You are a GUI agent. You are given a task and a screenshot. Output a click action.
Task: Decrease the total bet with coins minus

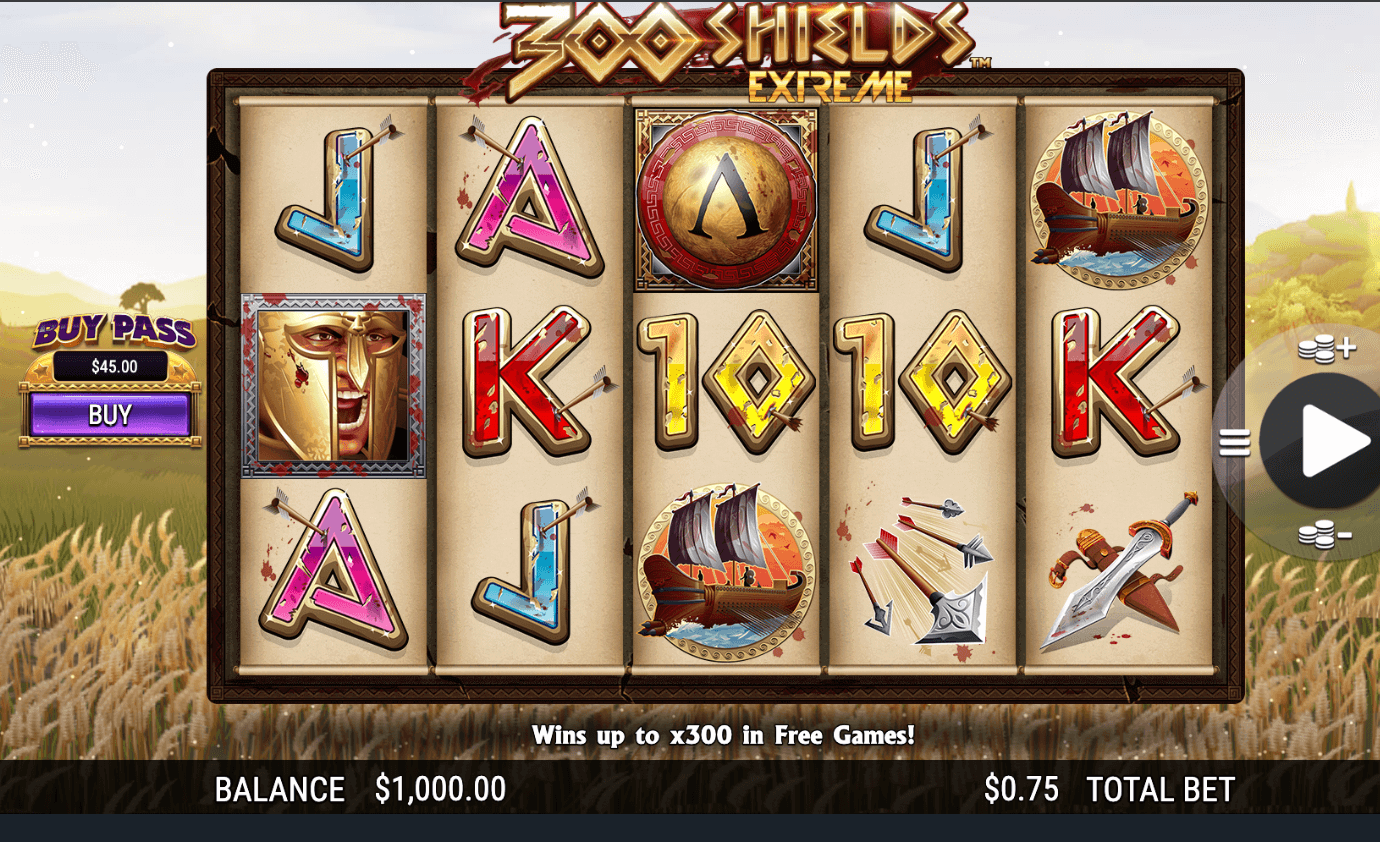(x=1325, y=535)
